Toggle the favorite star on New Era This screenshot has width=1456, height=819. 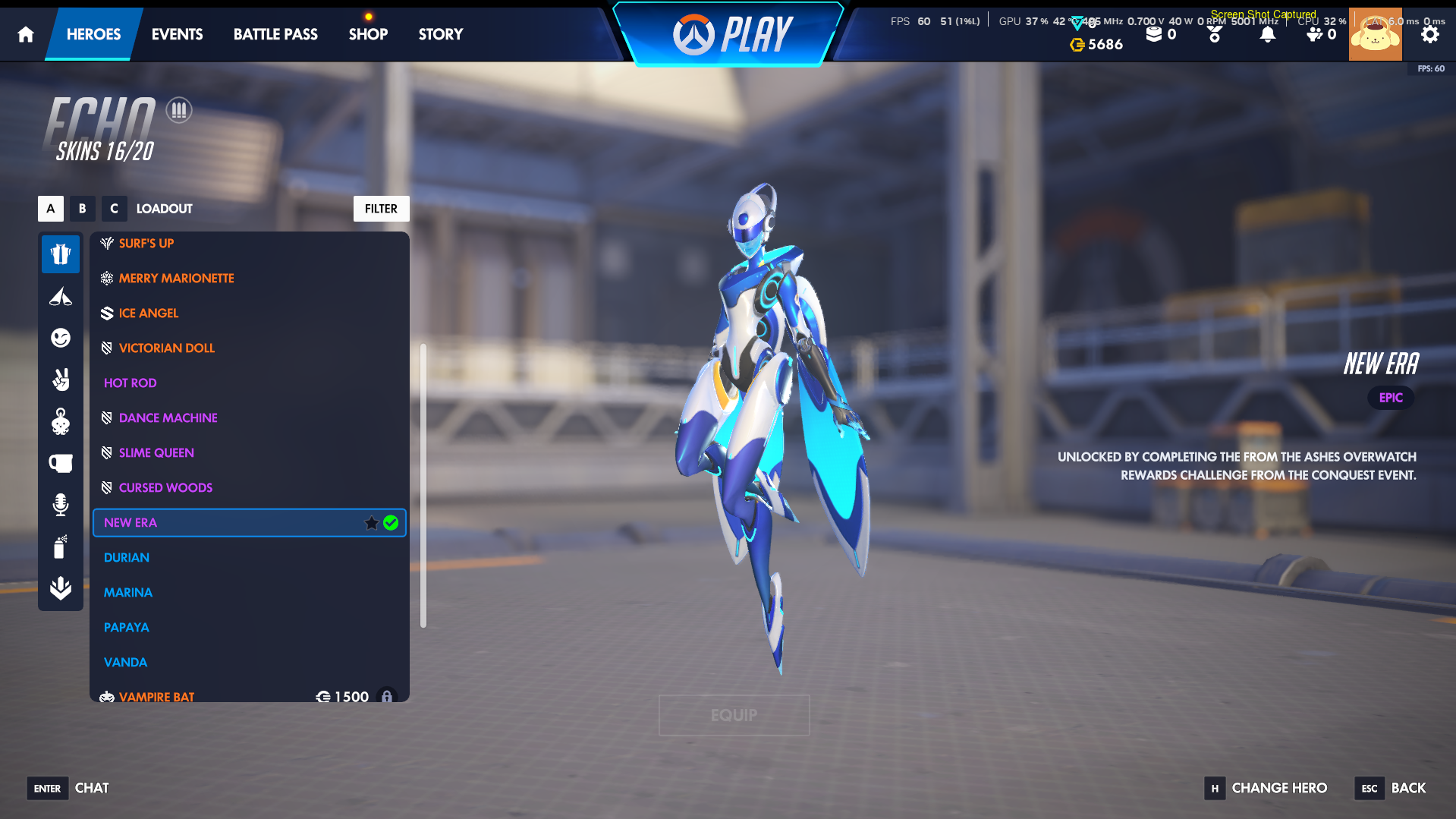coord(371,522)
